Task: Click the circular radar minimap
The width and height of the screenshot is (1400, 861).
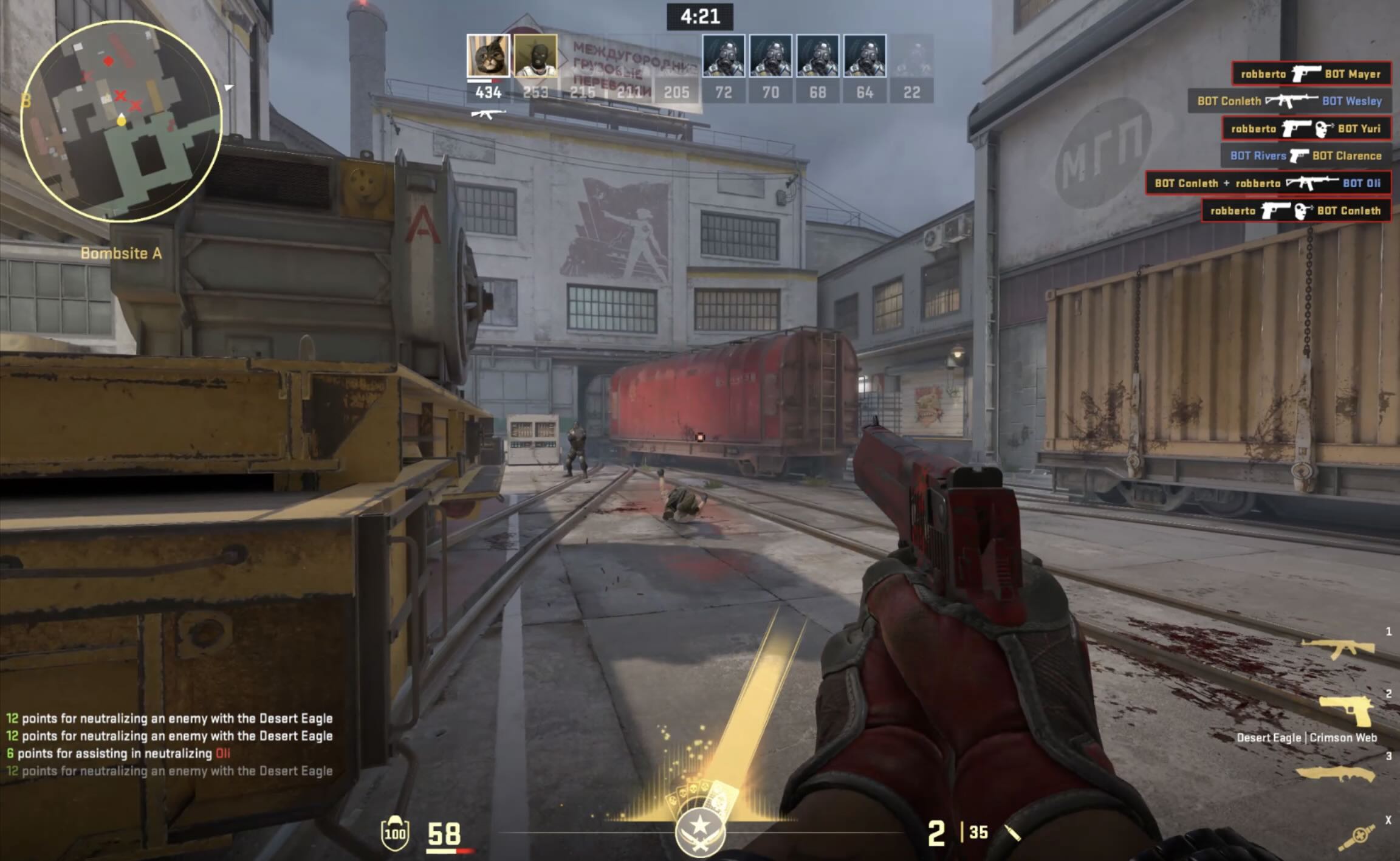Action: click(122, 122)
